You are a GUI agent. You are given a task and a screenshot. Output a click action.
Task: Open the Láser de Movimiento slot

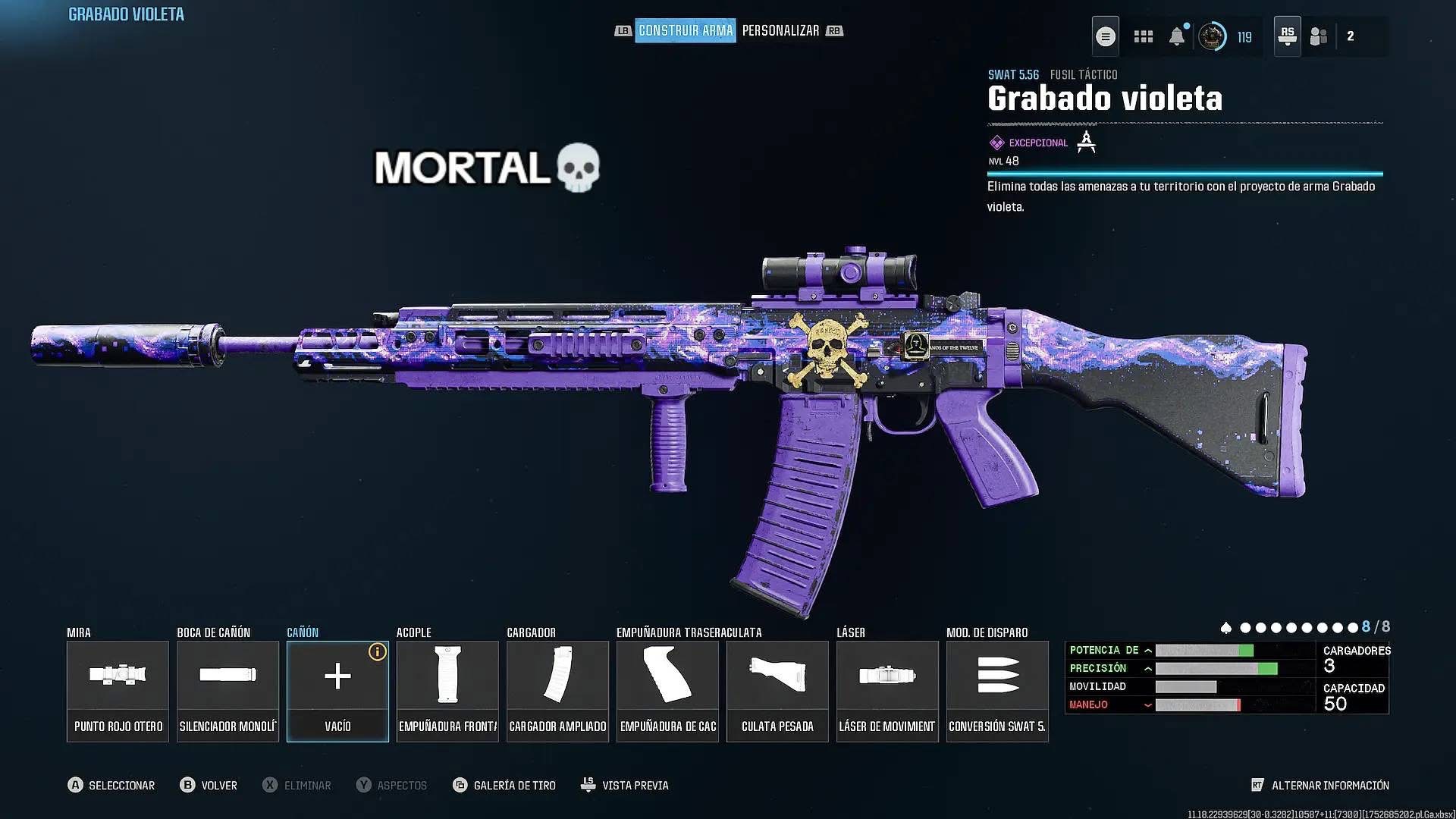887,691
